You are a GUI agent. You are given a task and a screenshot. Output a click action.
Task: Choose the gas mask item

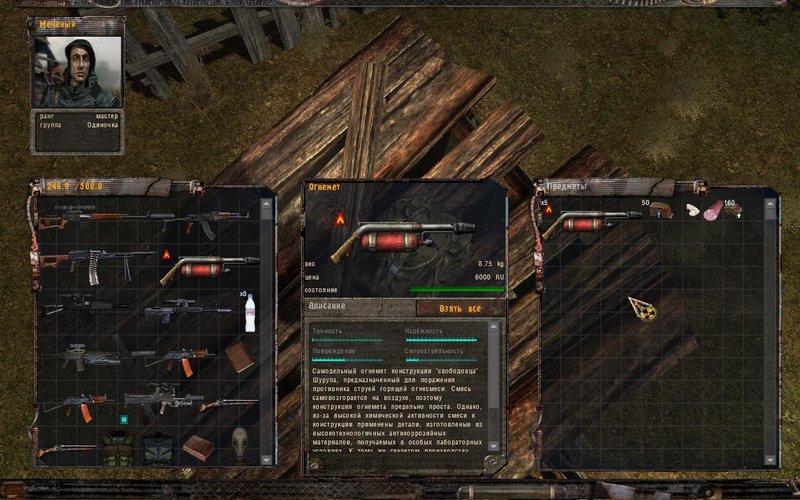click(x=239, y=441)
